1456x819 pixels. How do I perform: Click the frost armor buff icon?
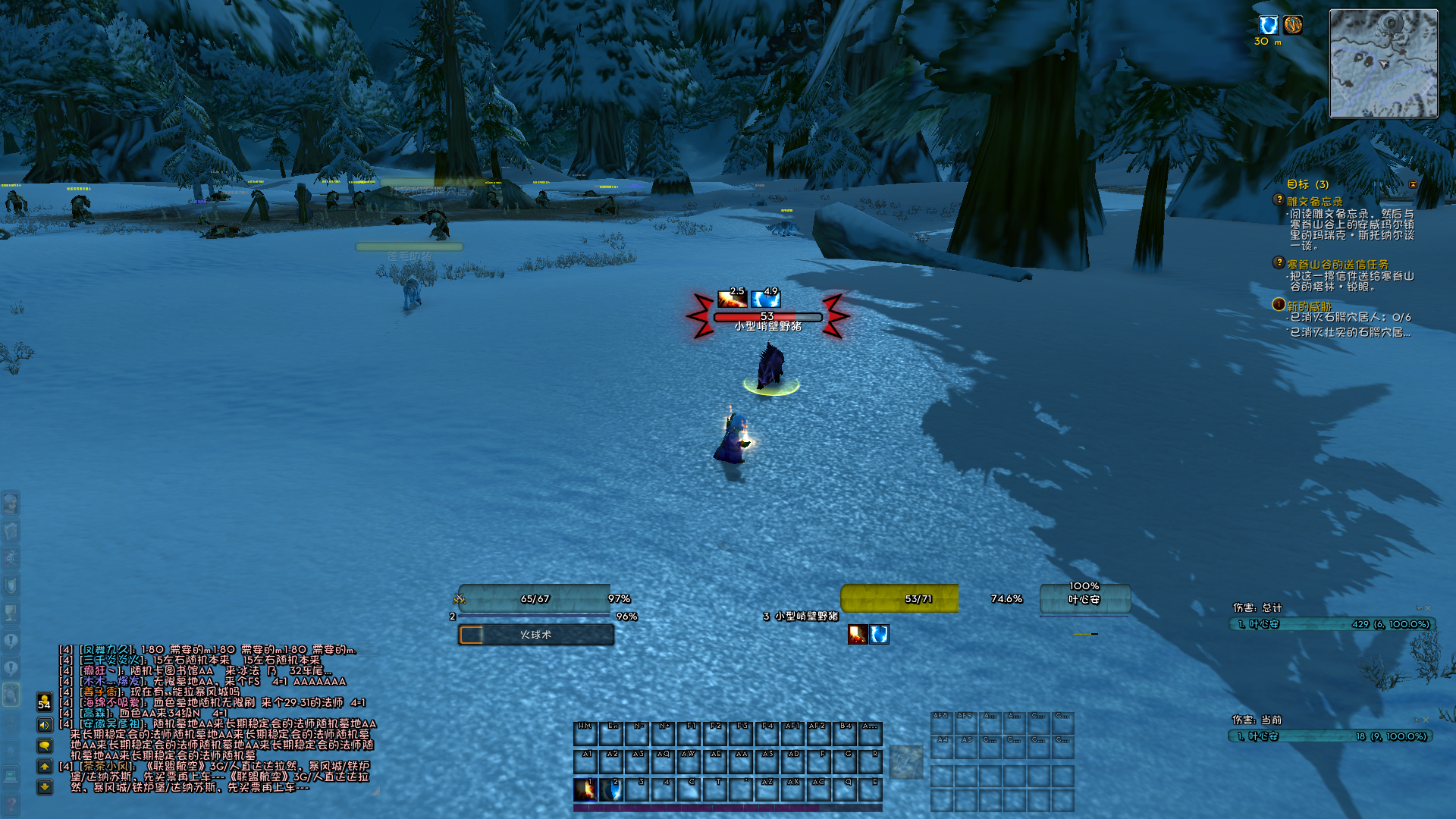pos(1269,25)
